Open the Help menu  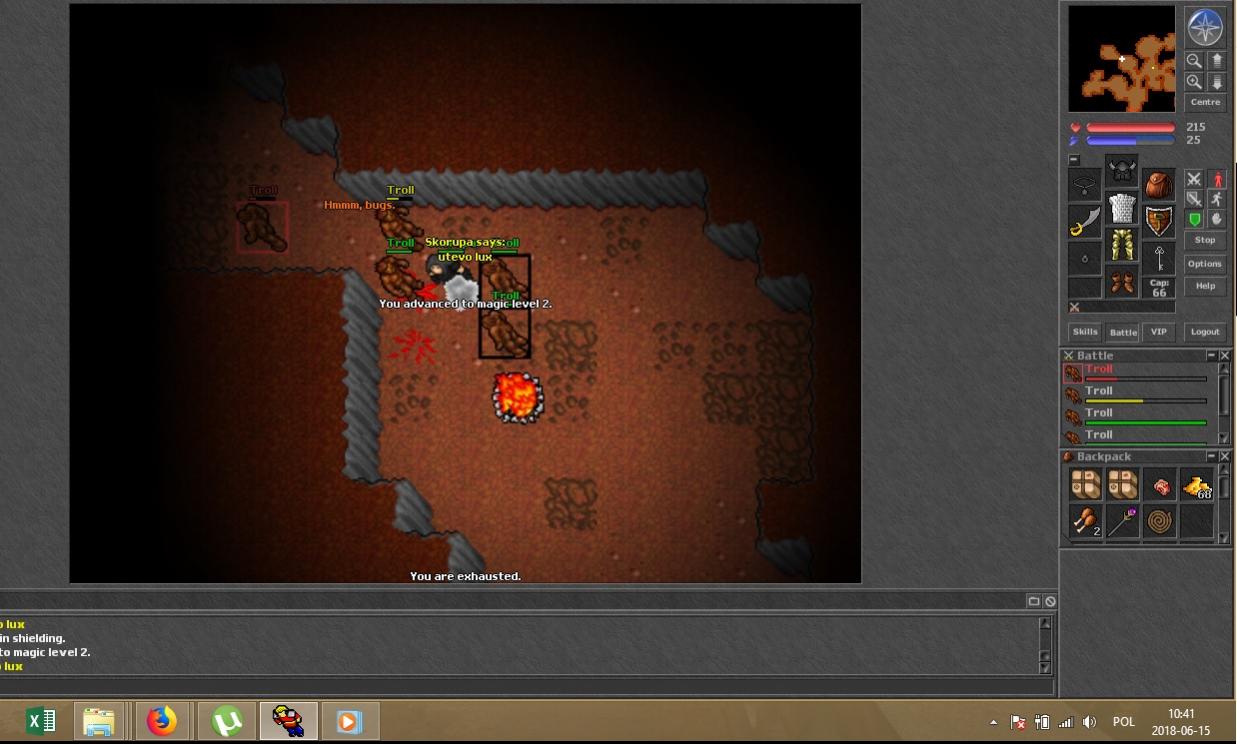tap(1205, 286)
